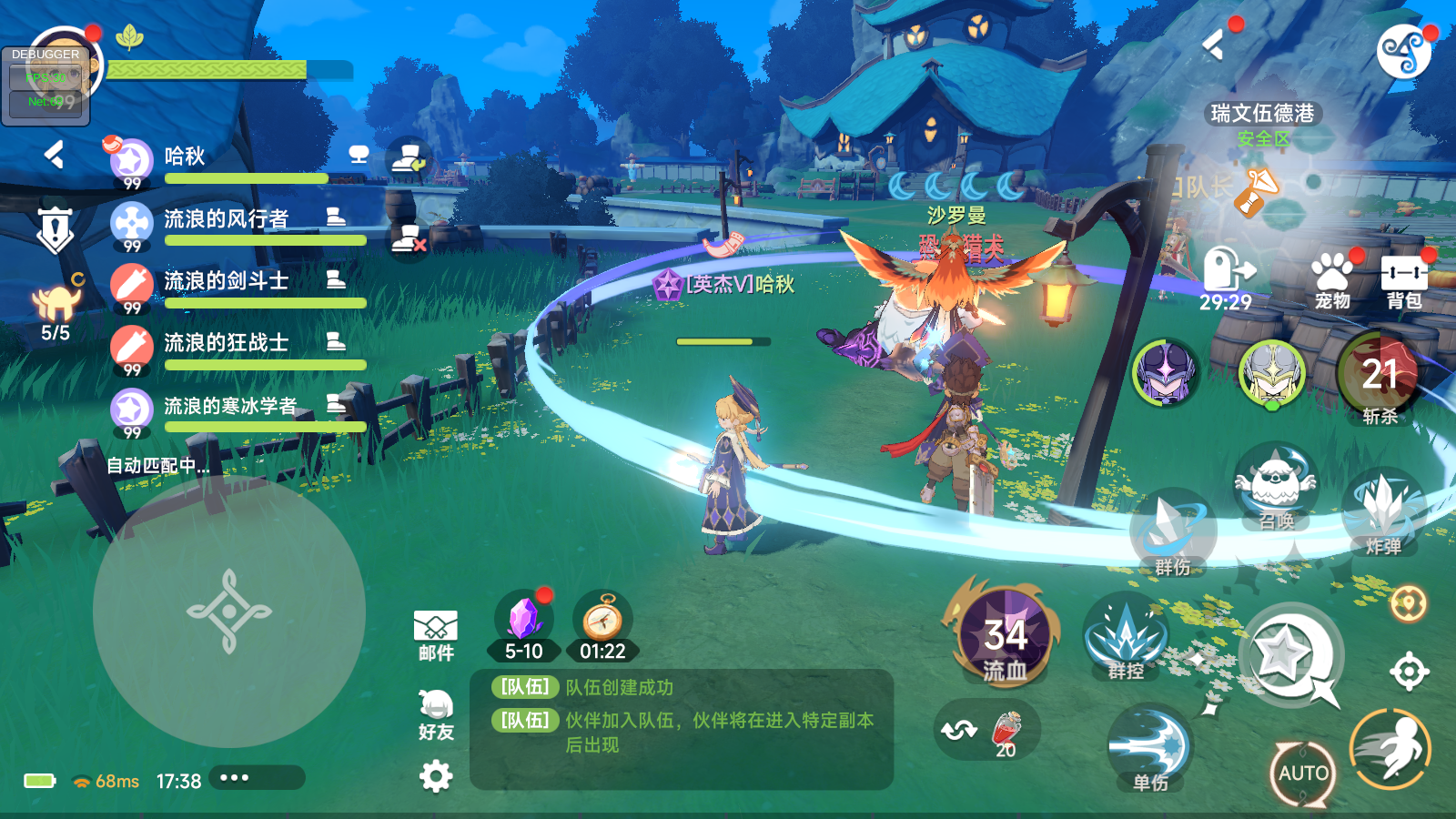
Task: Open the gear settings menu
Action: (x=436, y=776)
